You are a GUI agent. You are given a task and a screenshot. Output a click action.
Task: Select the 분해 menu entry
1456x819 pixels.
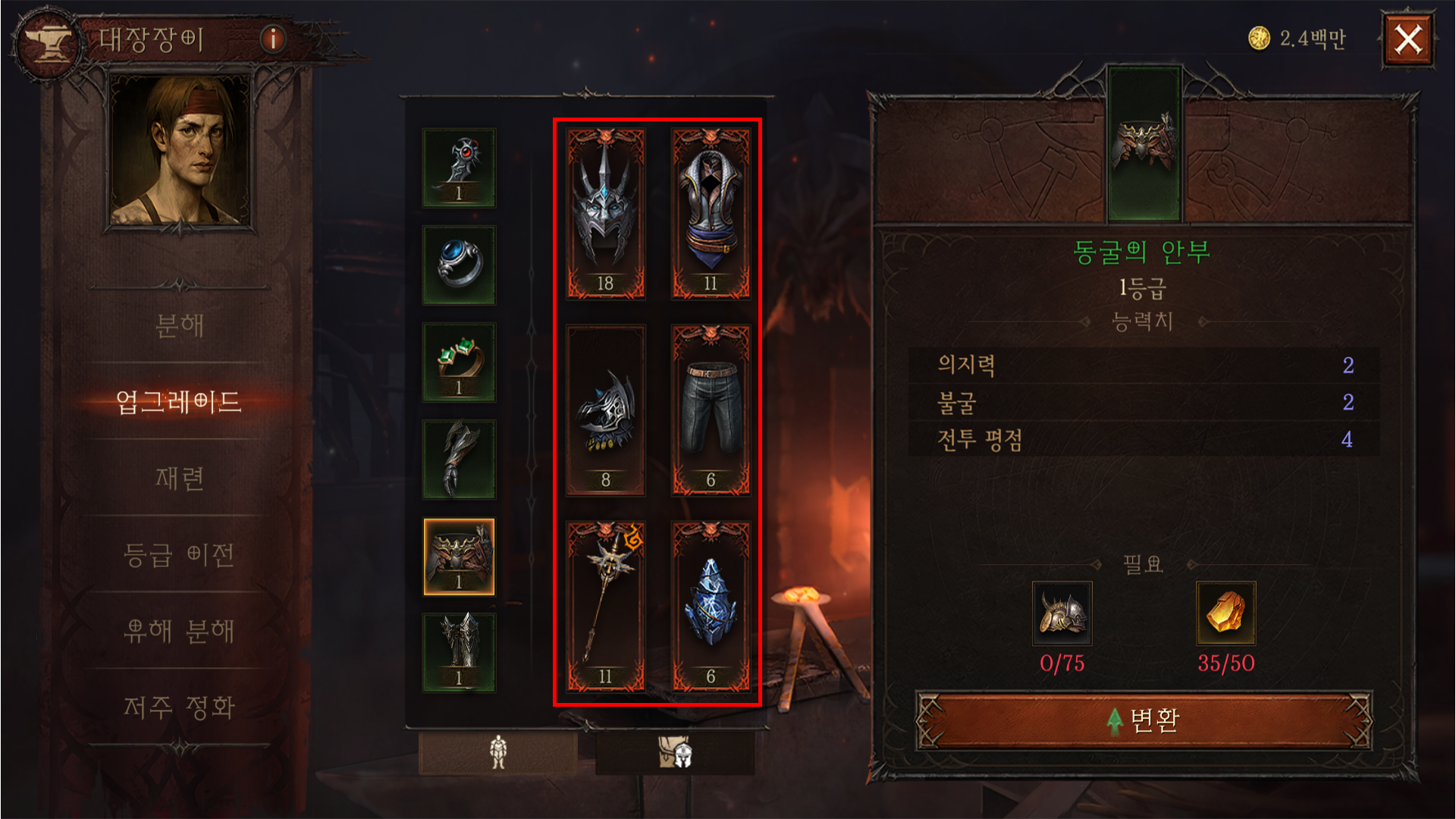pos(179,326)
